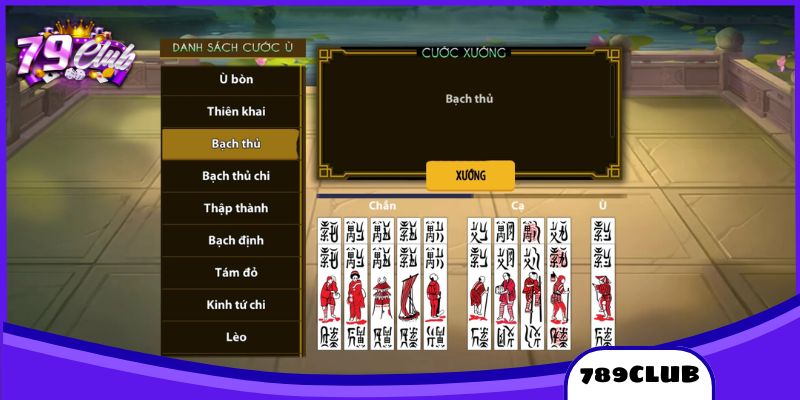Confirm with the yellow XƯỚNG button

[x=470, y=175]
